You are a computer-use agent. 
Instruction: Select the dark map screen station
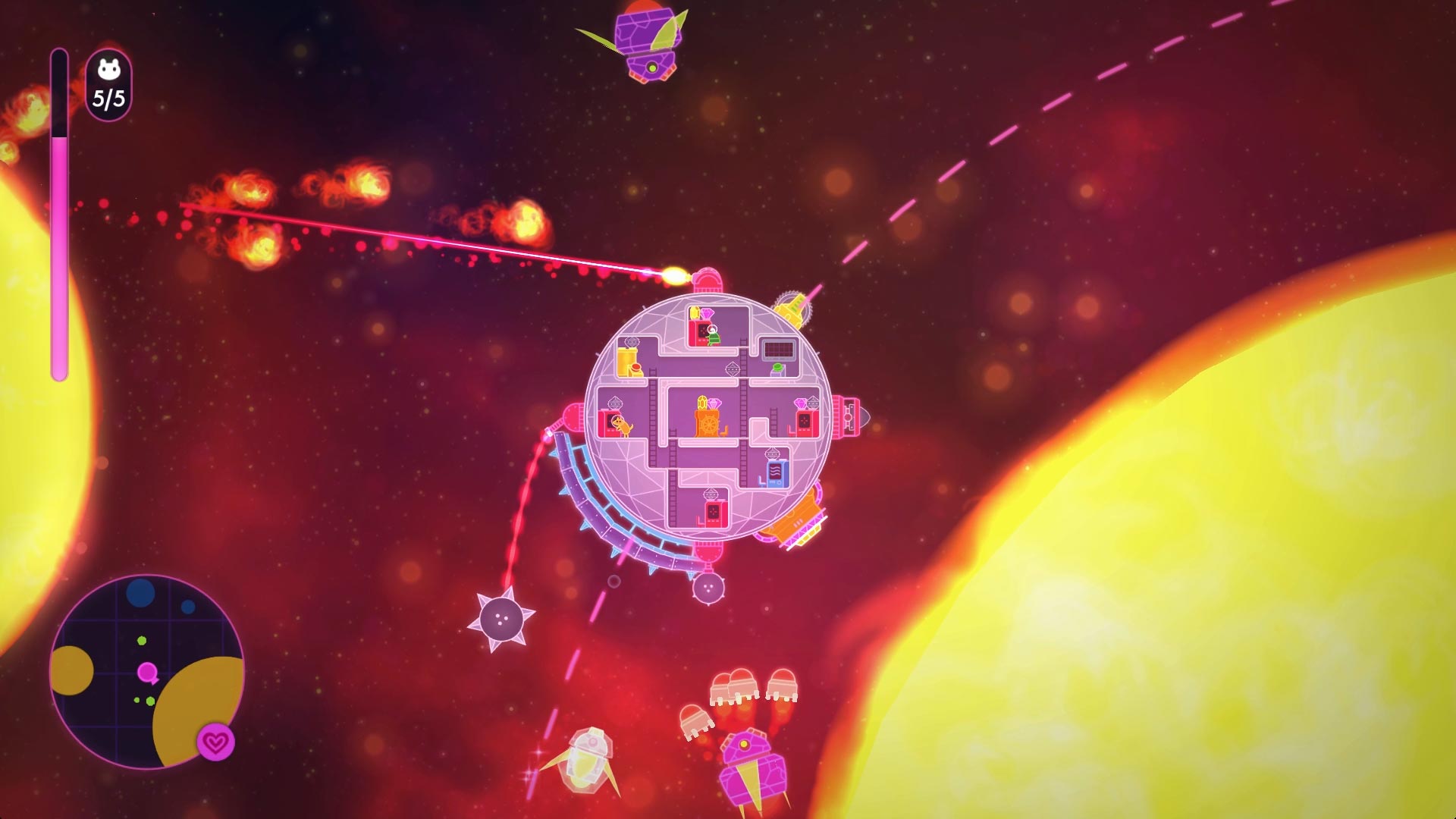[x=777, y=349]
